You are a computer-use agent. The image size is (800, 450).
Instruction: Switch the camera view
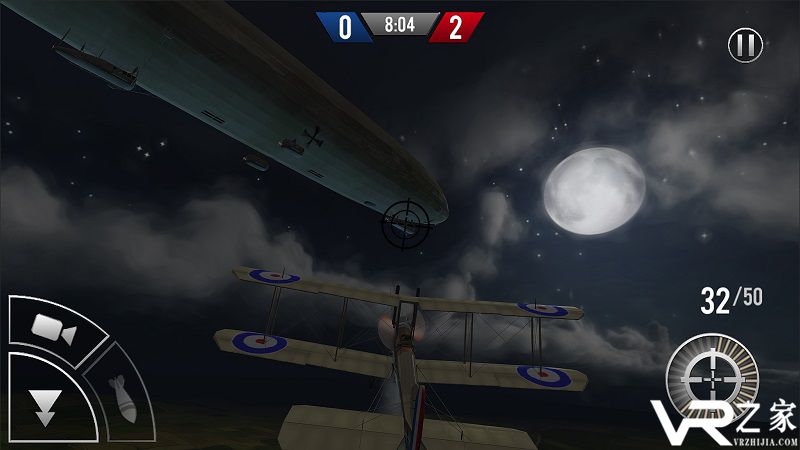point(52,326)
